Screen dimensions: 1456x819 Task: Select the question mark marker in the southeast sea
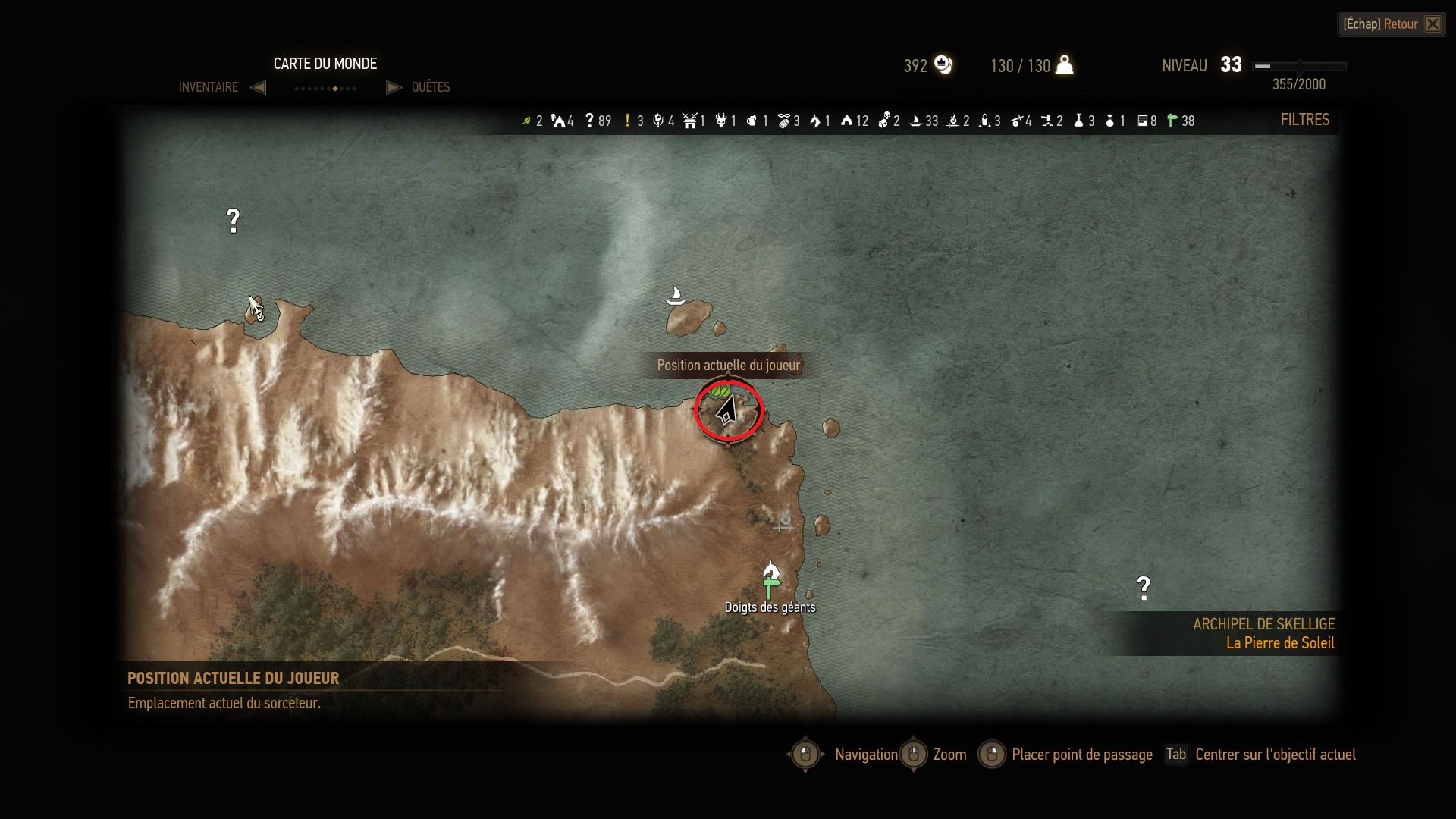click(x=1144, y=588)
